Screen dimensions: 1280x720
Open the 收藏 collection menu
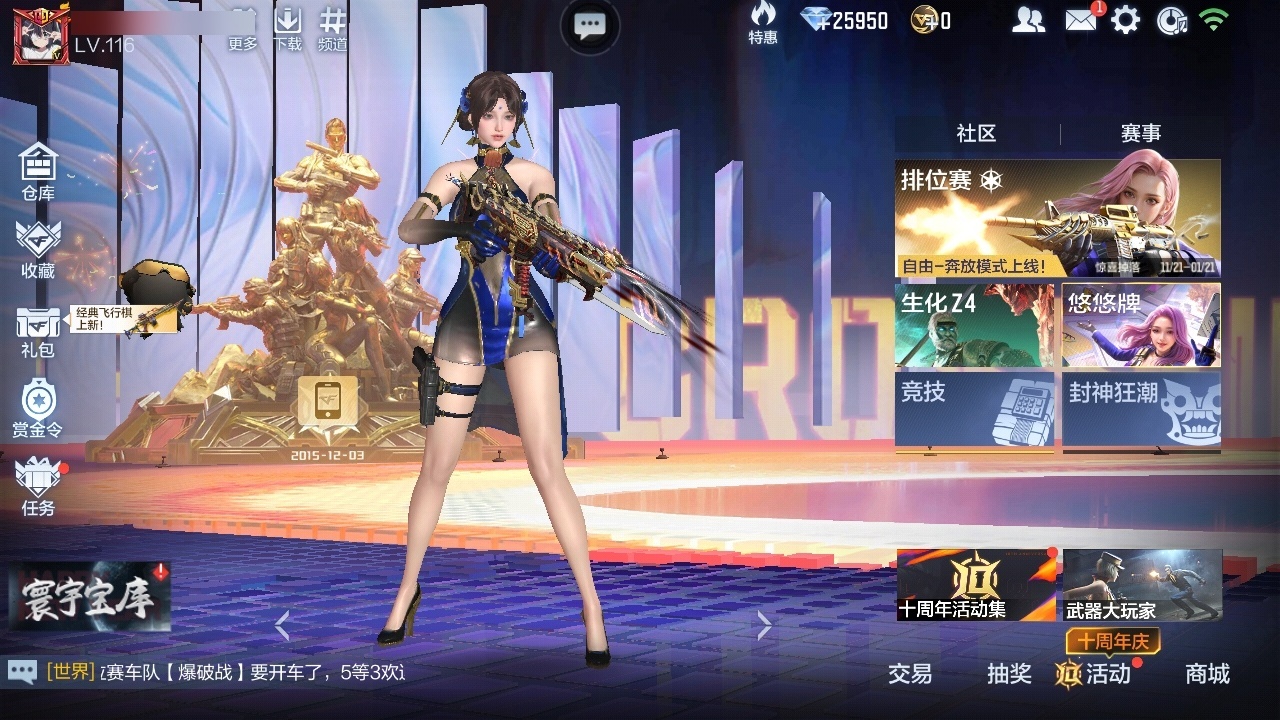(x=38, y=248)
